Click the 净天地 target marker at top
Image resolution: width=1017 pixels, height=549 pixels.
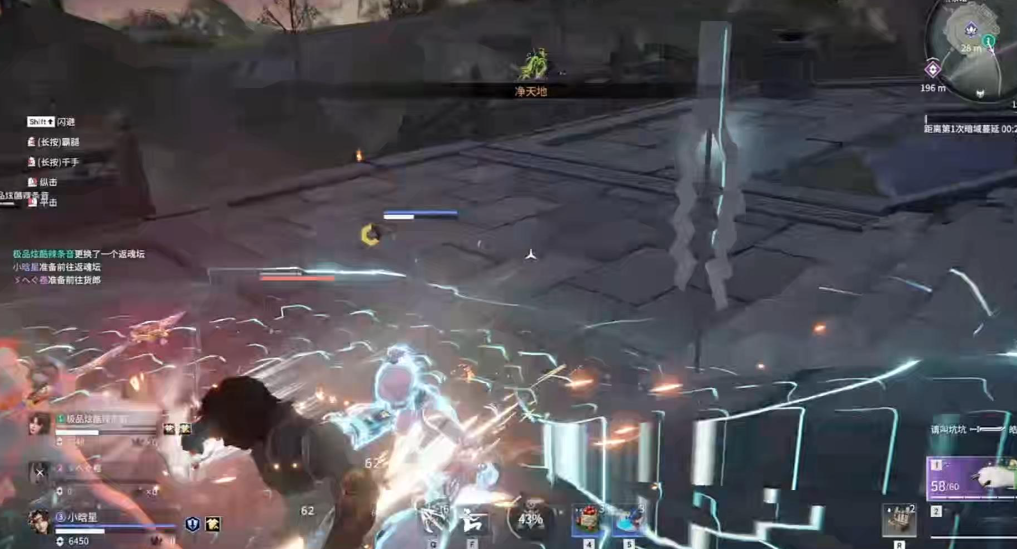531,67
